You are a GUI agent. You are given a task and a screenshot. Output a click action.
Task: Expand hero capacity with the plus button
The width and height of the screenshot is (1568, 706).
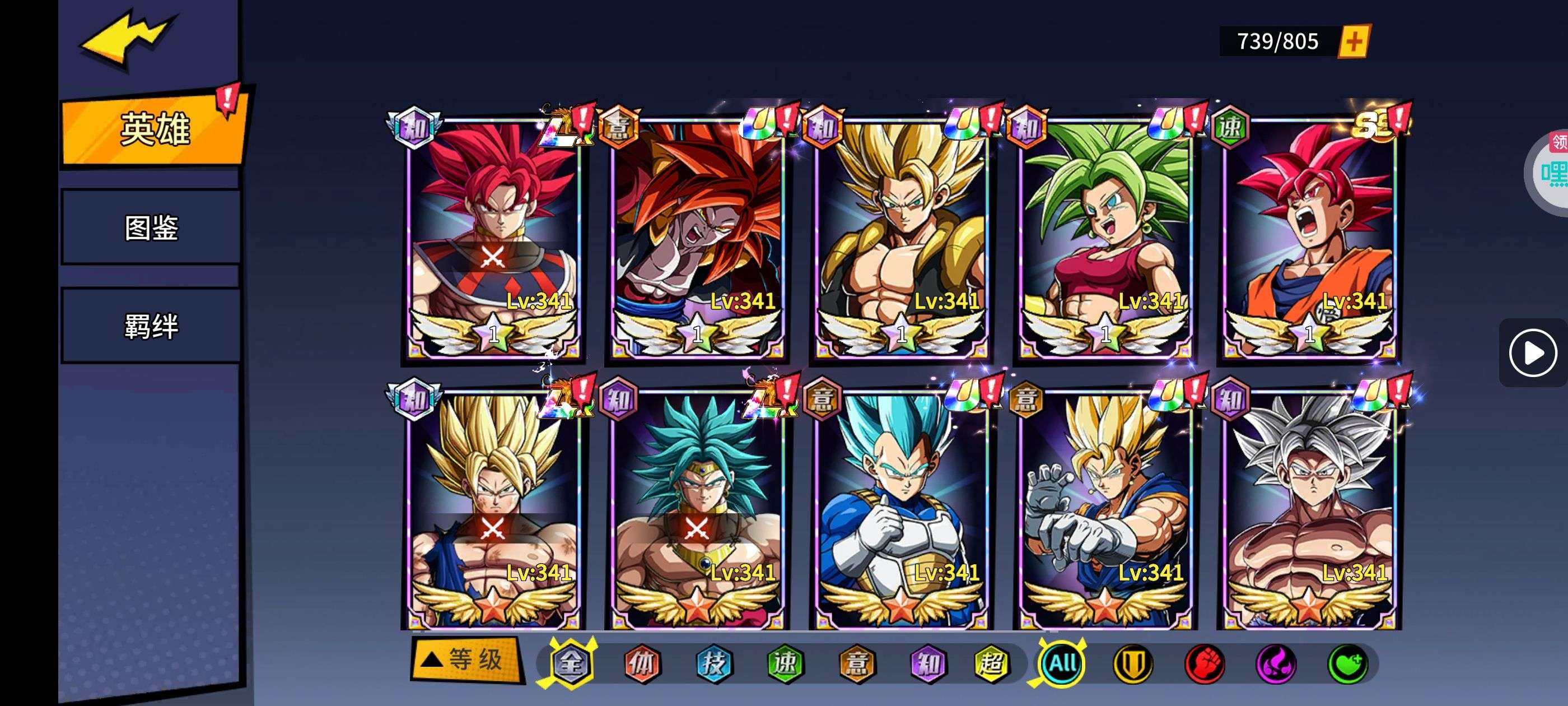pos(1353,41)
